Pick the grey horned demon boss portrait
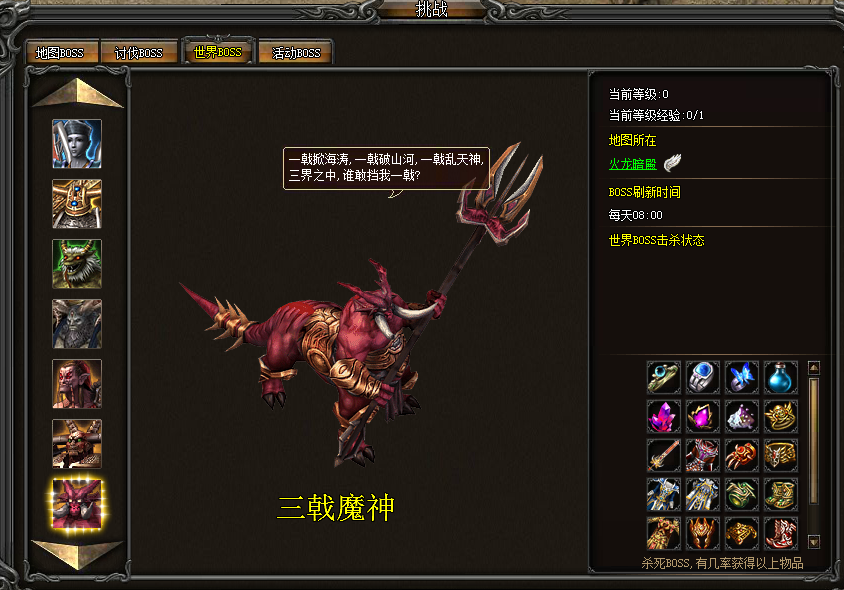 click(77, 324)
